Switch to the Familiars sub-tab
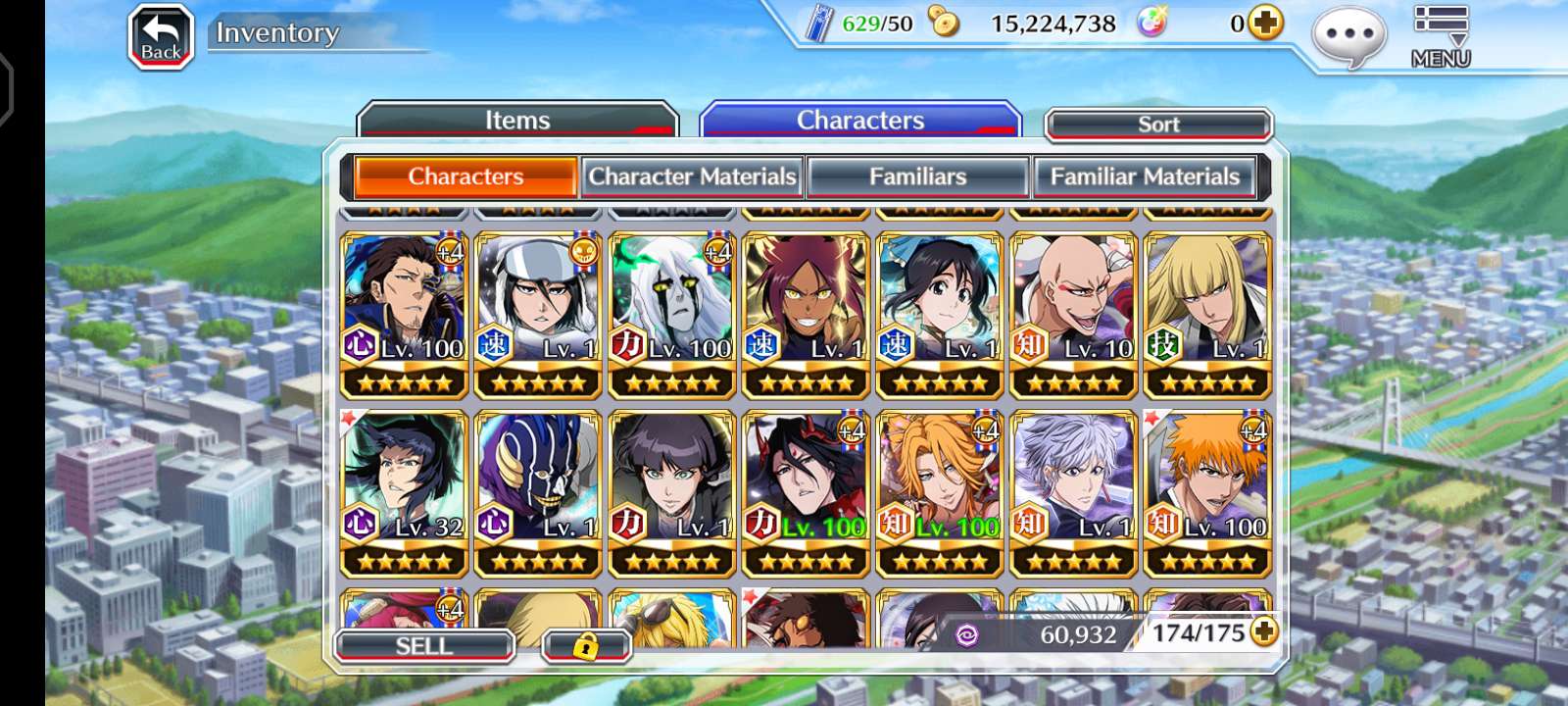The image size is (1568, 706). [917, 176]
